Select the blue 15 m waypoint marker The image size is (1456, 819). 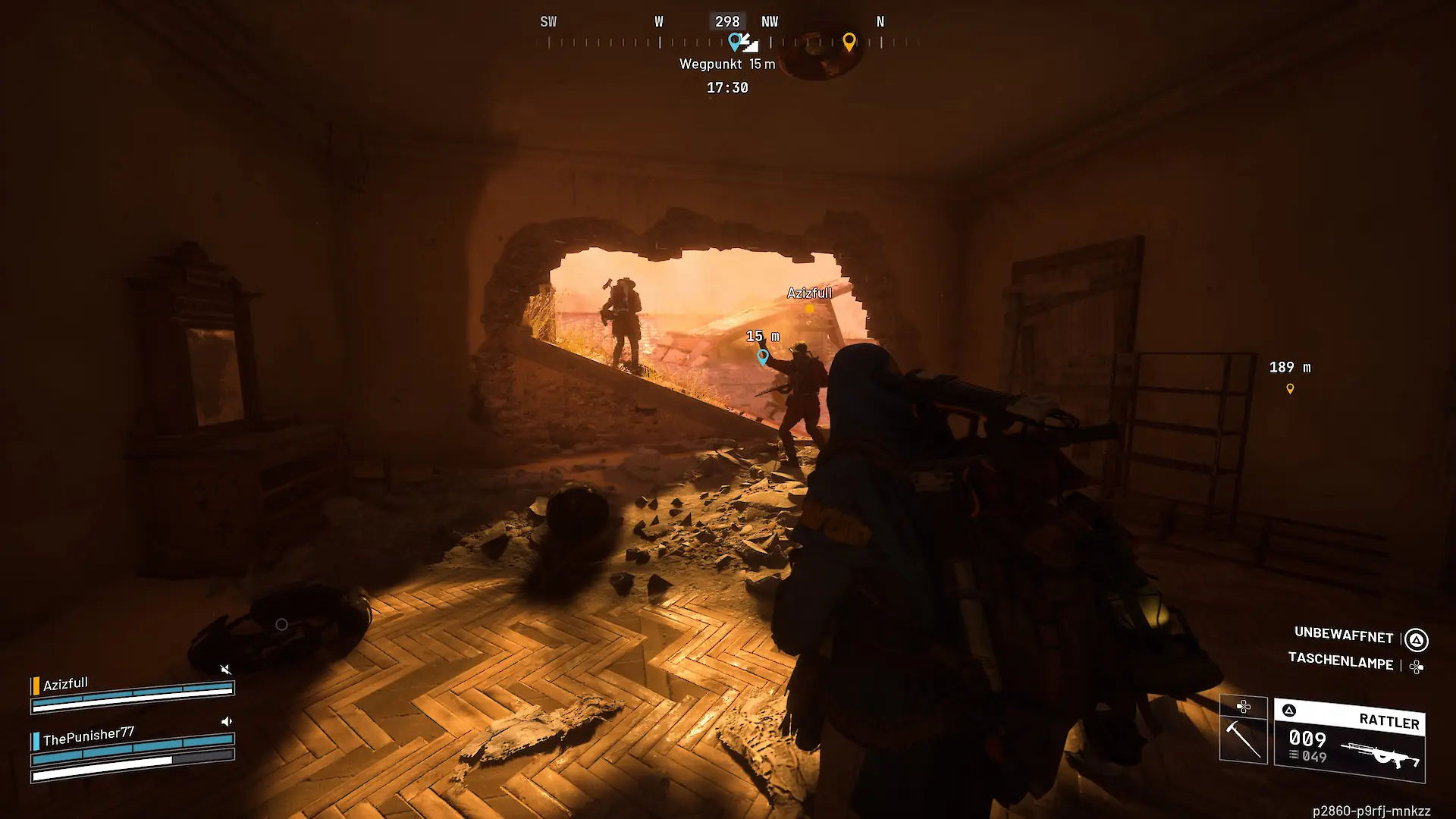click(x=763, y=356)
